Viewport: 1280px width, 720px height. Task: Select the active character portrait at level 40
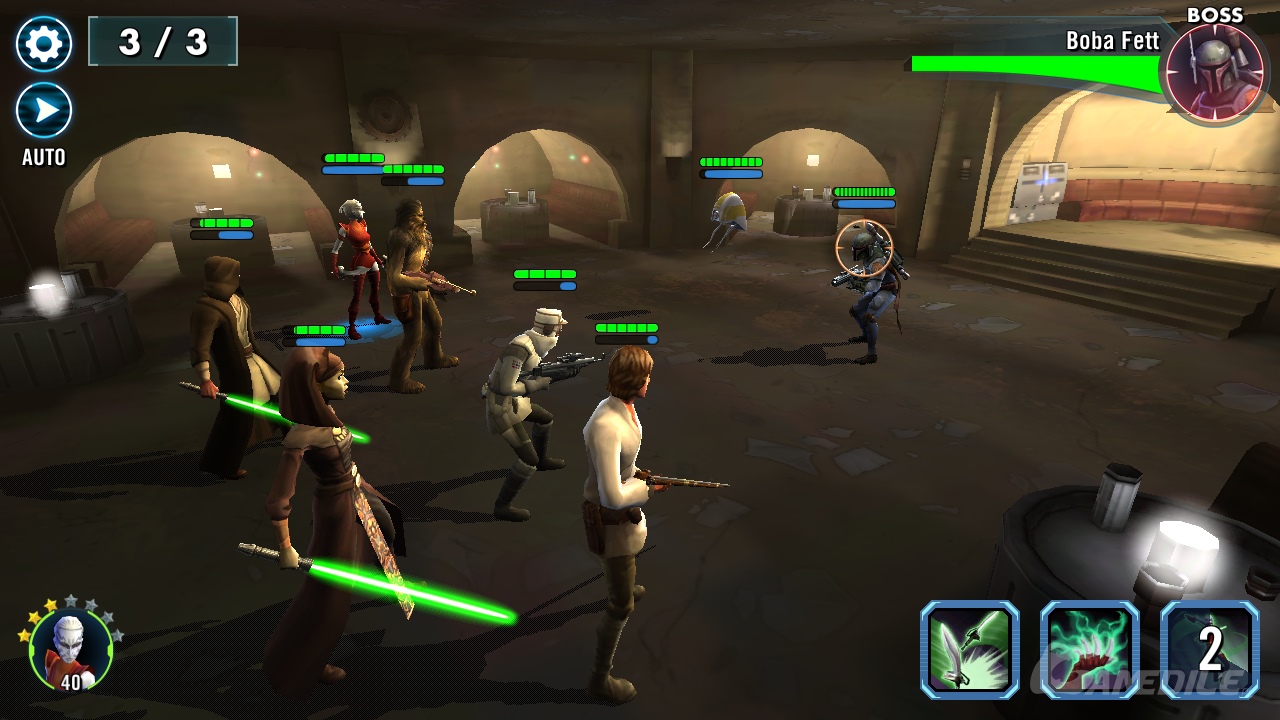tap(70, 650)
